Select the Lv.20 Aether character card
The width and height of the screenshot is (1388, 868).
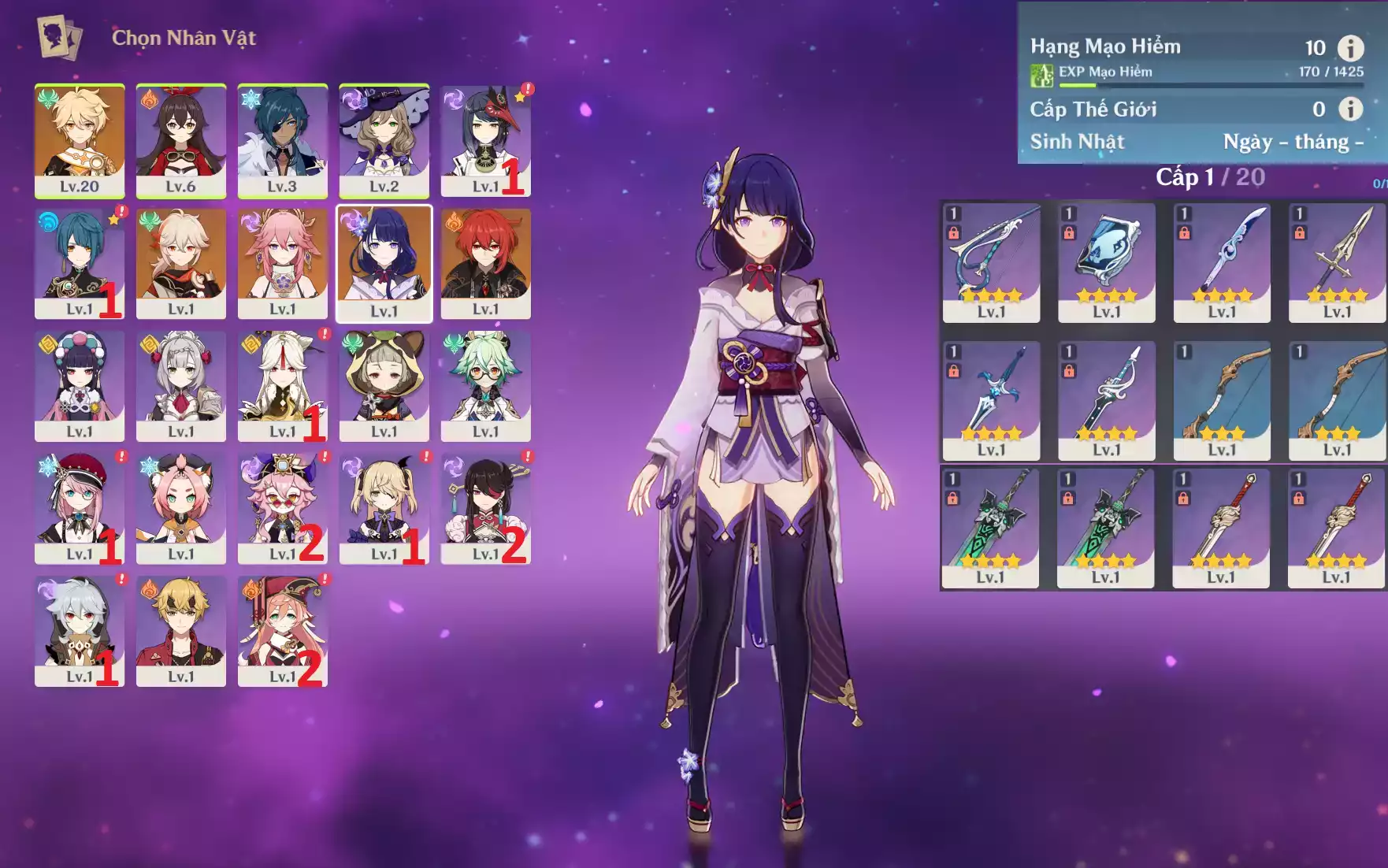80,140
